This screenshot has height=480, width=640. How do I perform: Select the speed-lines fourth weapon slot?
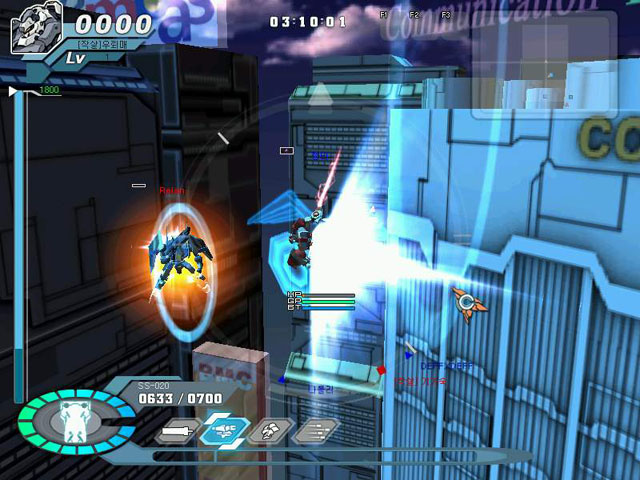(x=314, y=431)
